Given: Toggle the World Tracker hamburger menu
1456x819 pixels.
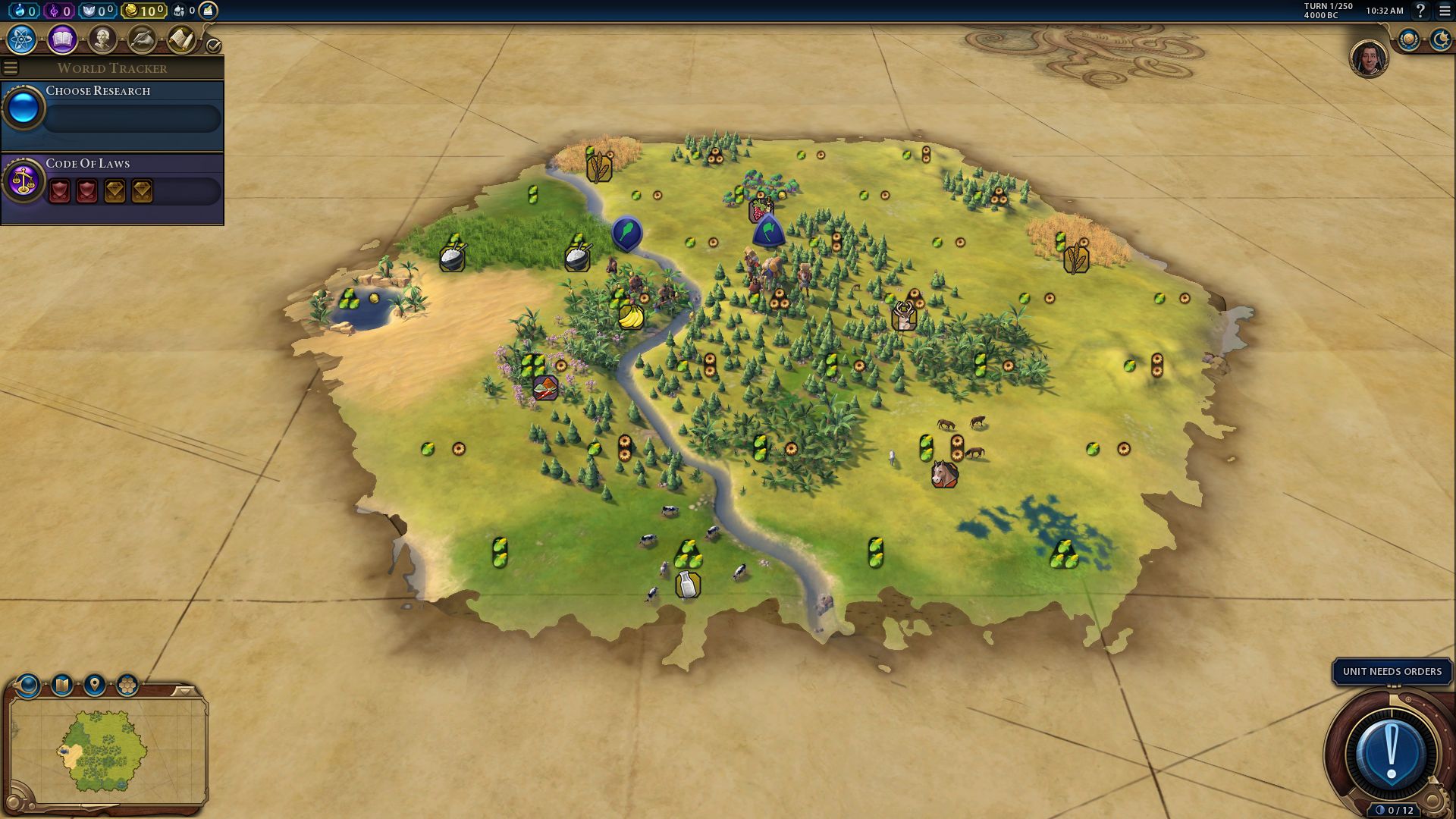Looking at the screenshot, I should tap(10, 67).
